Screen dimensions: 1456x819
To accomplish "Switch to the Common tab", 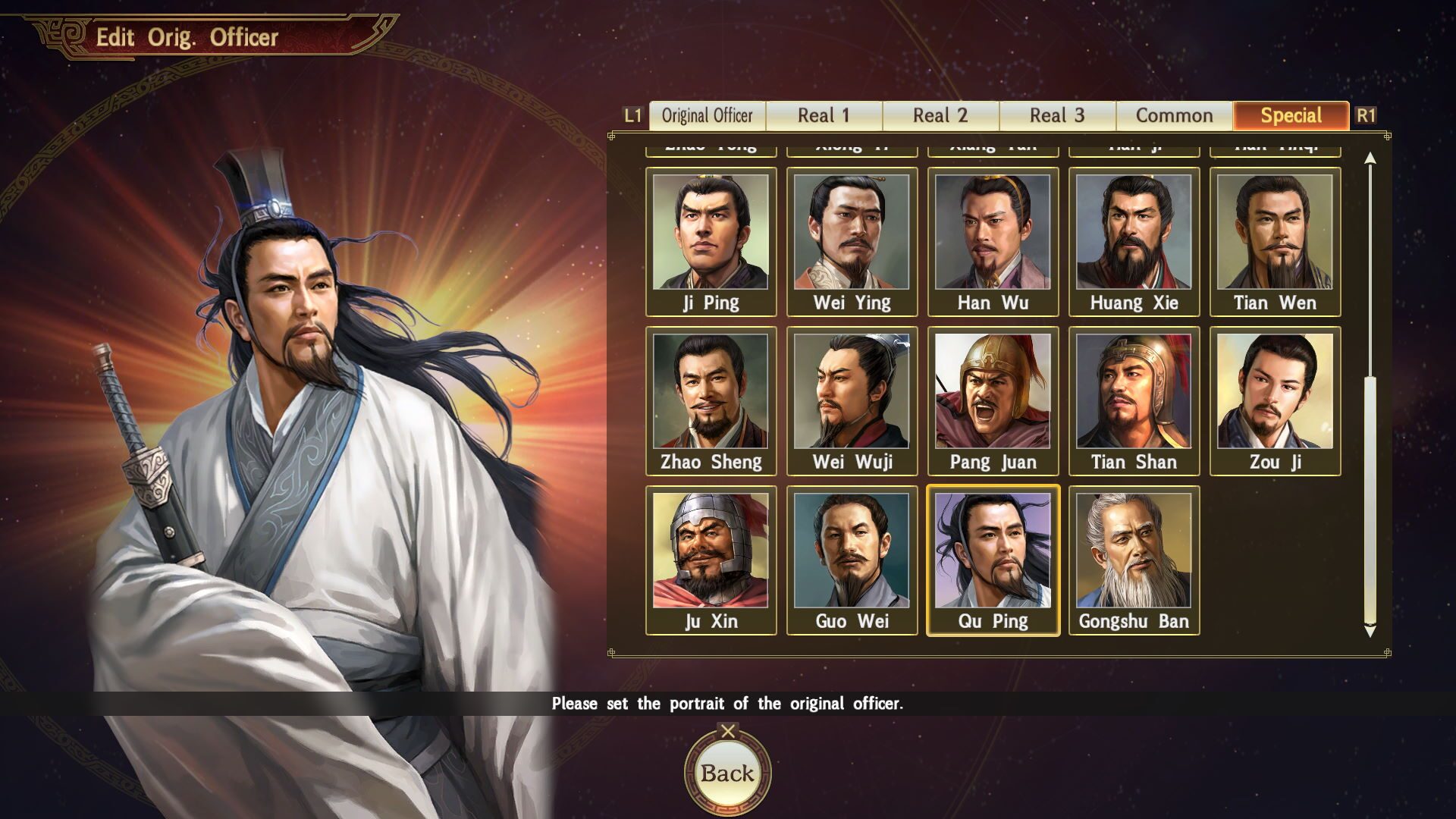I will (x=1174, y=116).
